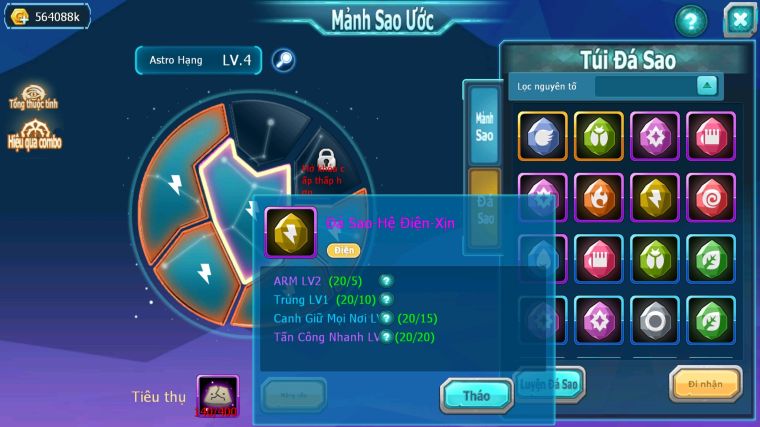The image size is (760, 427).
Task: Open the help question mark button
Action: pyautogui.click(x=690, y=20)
